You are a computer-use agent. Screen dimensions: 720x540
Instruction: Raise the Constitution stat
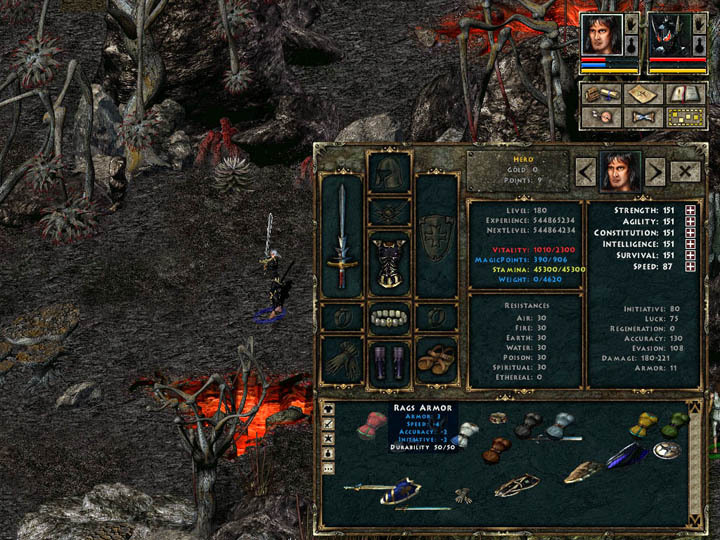click(x=690, y=232)
